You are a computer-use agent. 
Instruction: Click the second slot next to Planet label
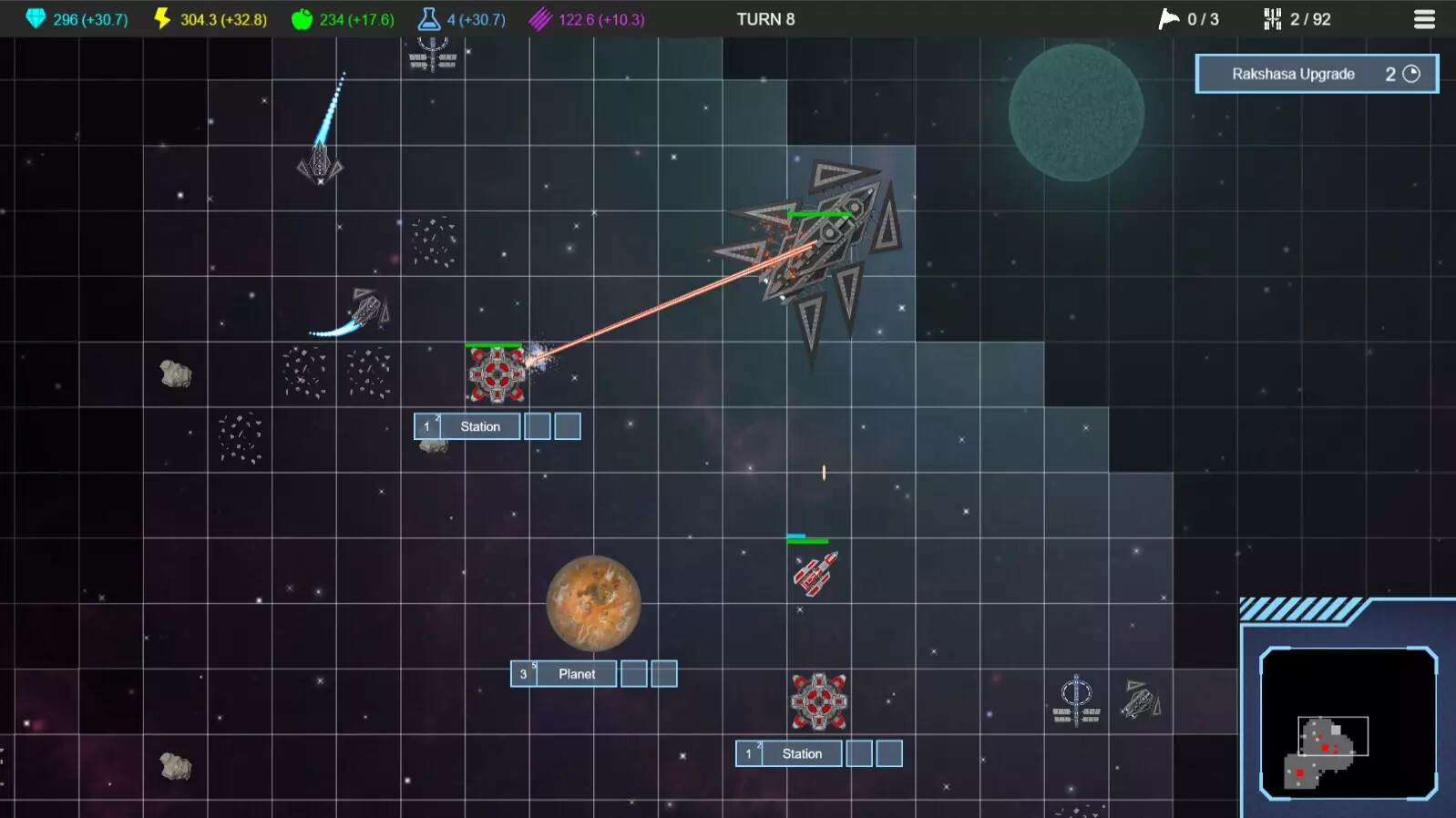(x=666, y=673)
